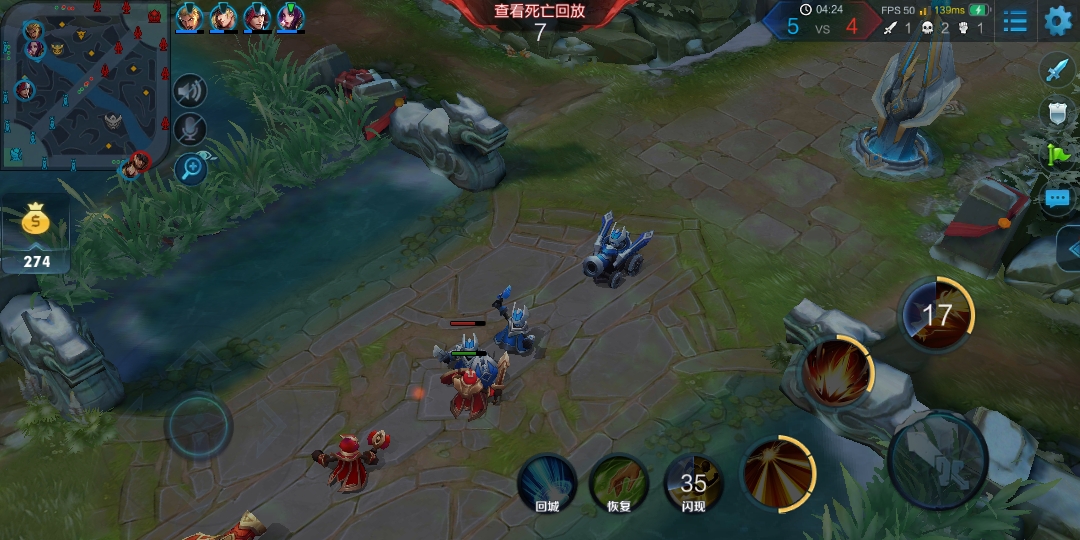Tap the third skill showing cooldown 17

[x=937, y=315]
